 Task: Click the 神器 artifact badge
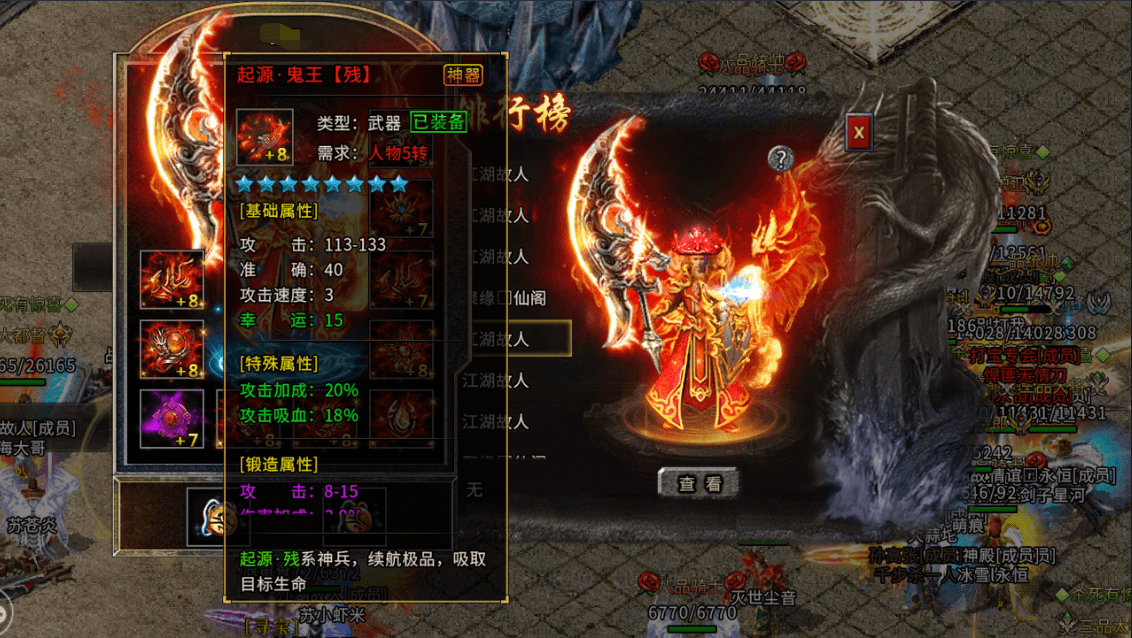tap(463, 75)
